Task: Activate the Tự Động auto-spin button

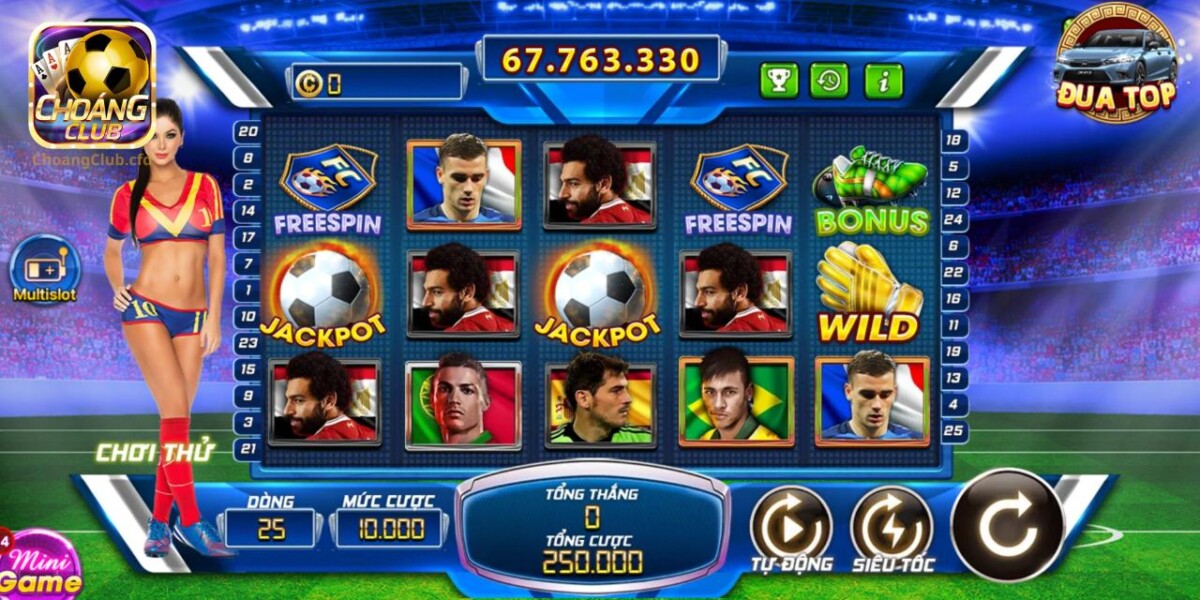Action: 791,523
